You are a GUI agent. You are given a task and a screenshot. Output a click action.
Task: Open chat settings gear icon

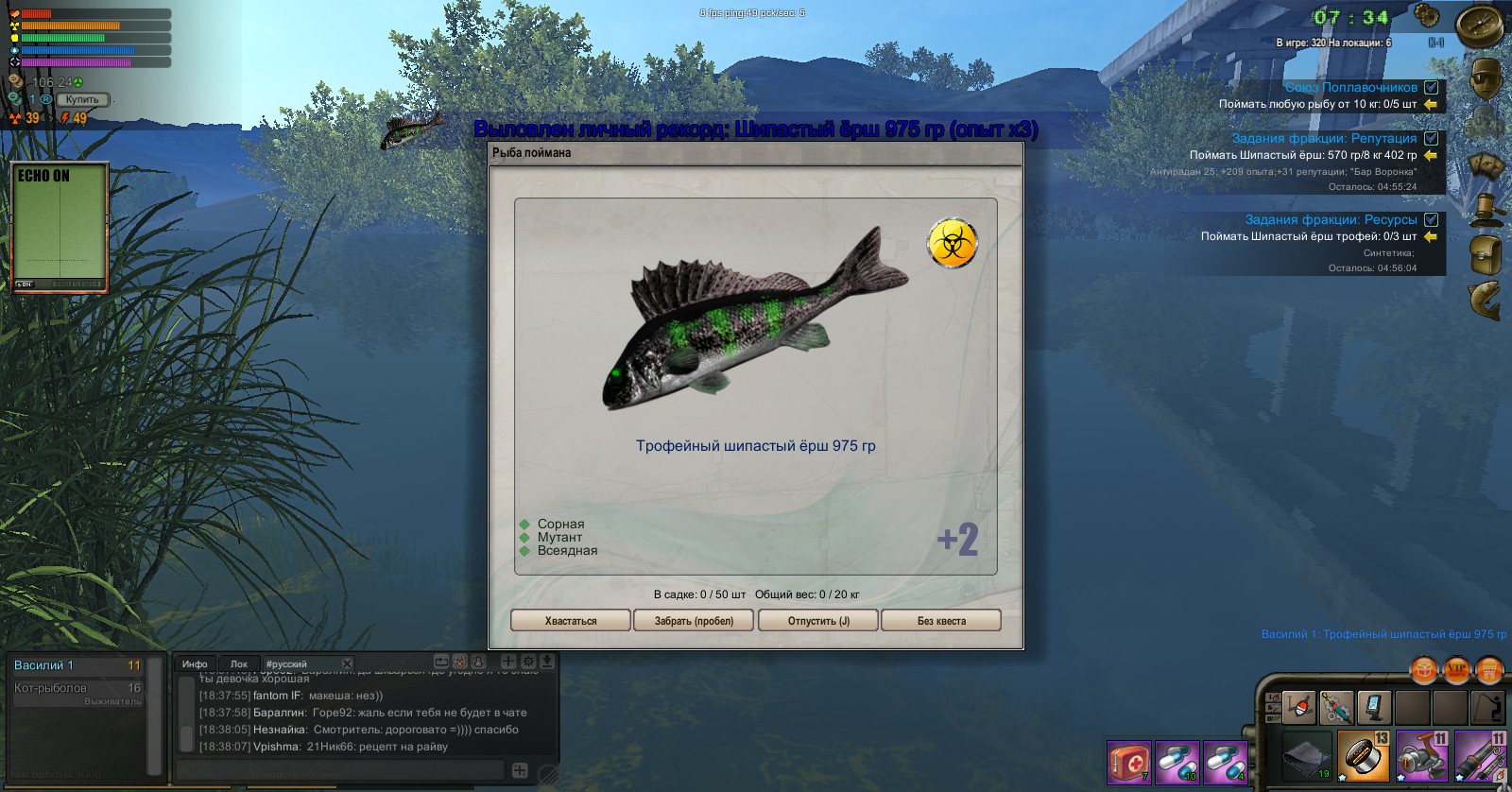[x=528, y=662]
